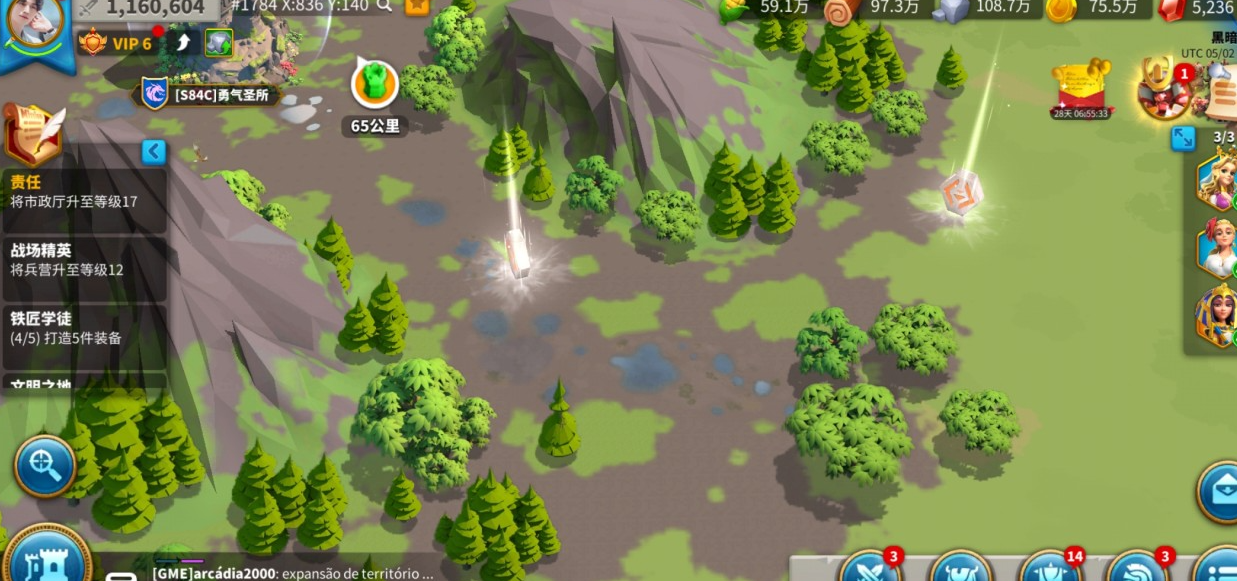Collapse the quest list arrow
The width and height of the screenshot is (1237, 581).
coord(153,152)
